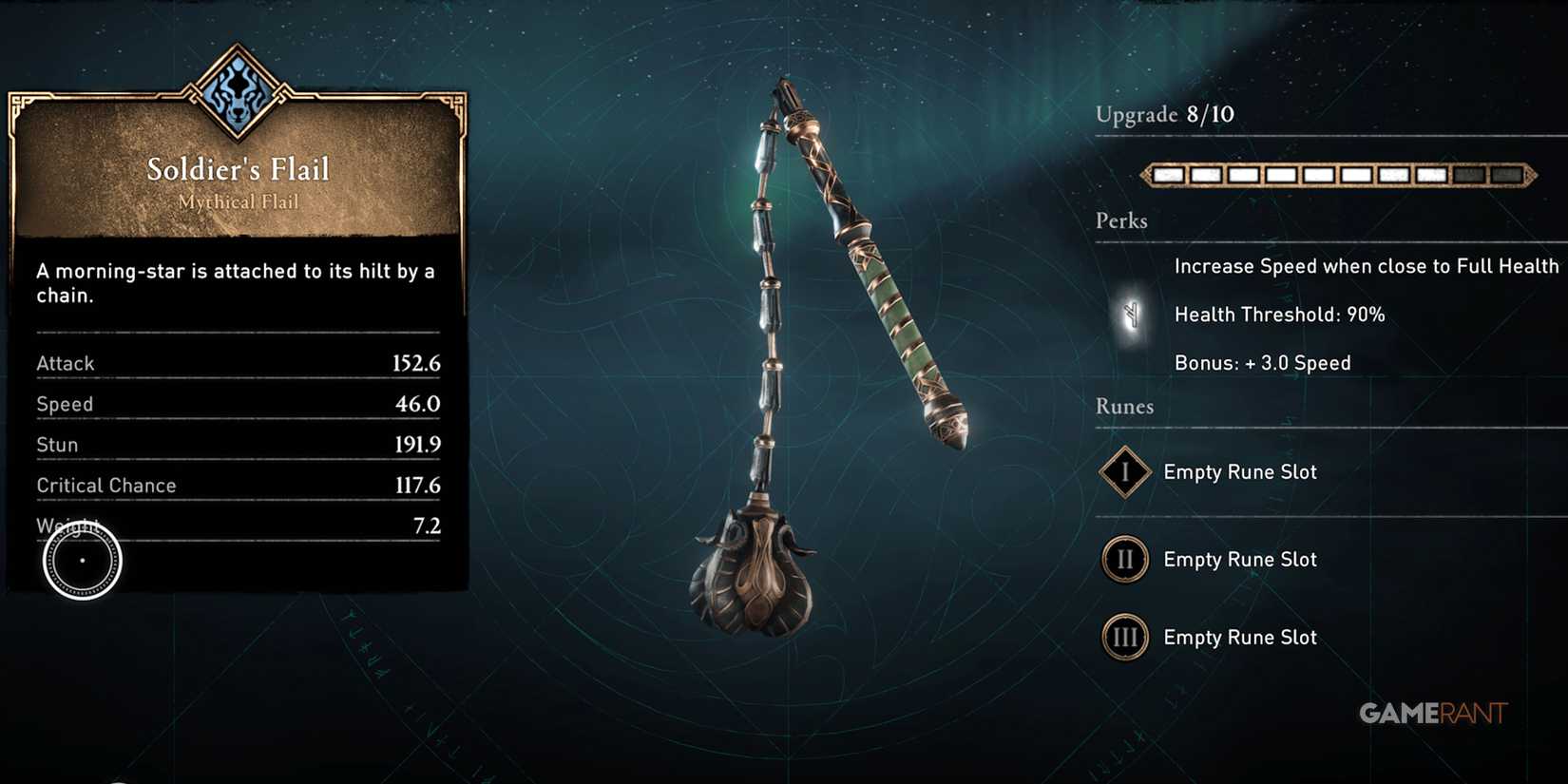Click the Health Threshold: 90% text
Screen dimensions: 1568x784
(x=1280, y=314)
